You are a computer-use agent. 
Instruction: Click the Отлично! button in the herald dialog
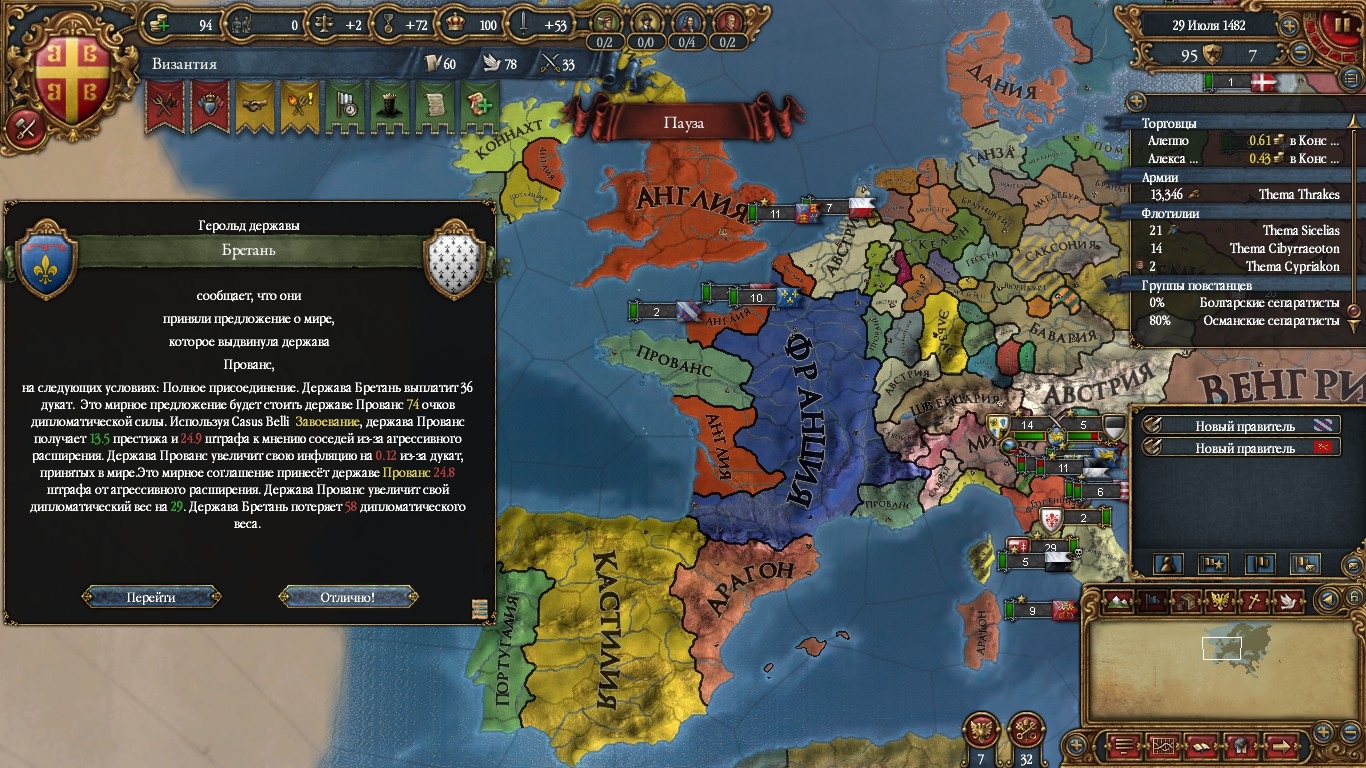click(x=348, y=597)
